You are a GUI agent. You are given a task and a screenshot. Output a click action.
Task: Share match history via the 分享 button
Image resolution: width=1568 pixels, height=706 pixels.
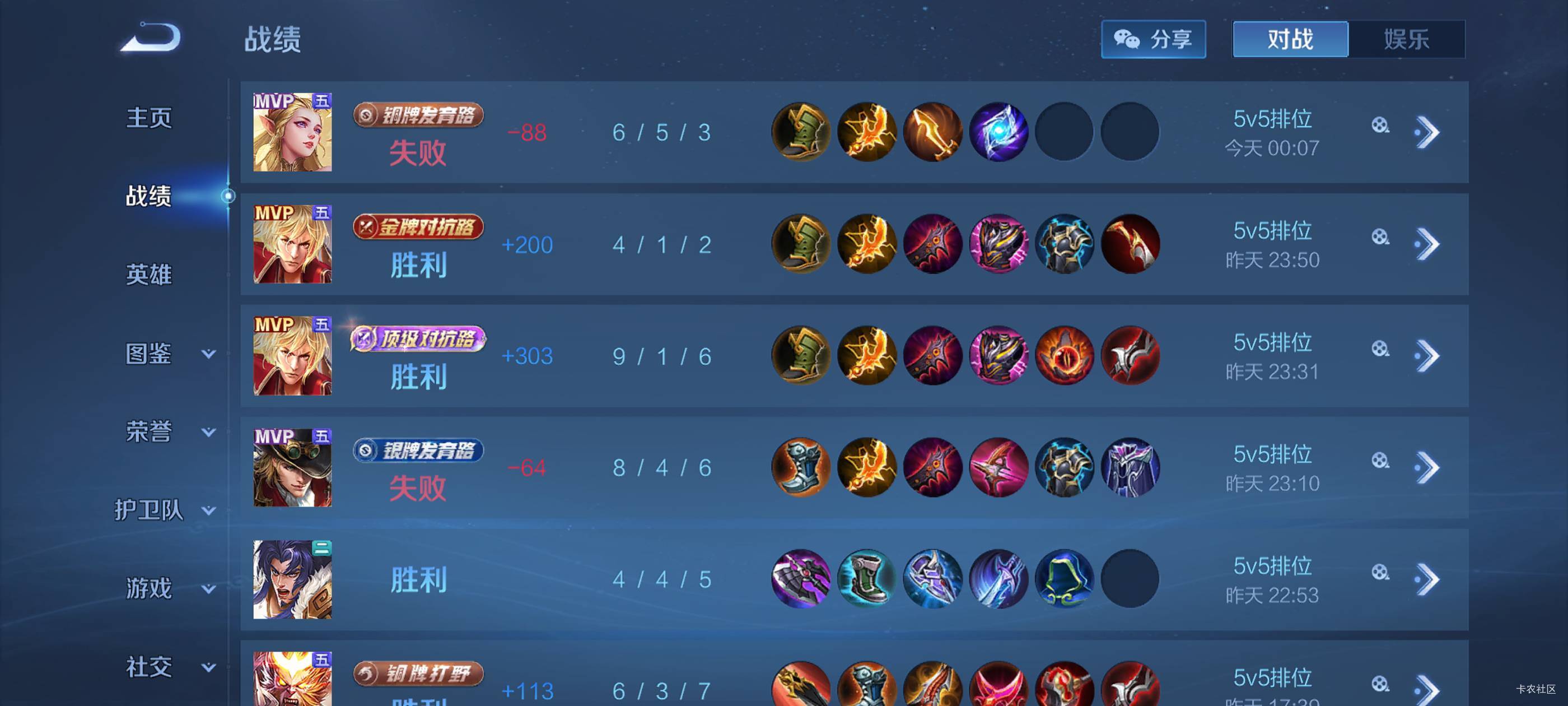[x=1153, y=40]
